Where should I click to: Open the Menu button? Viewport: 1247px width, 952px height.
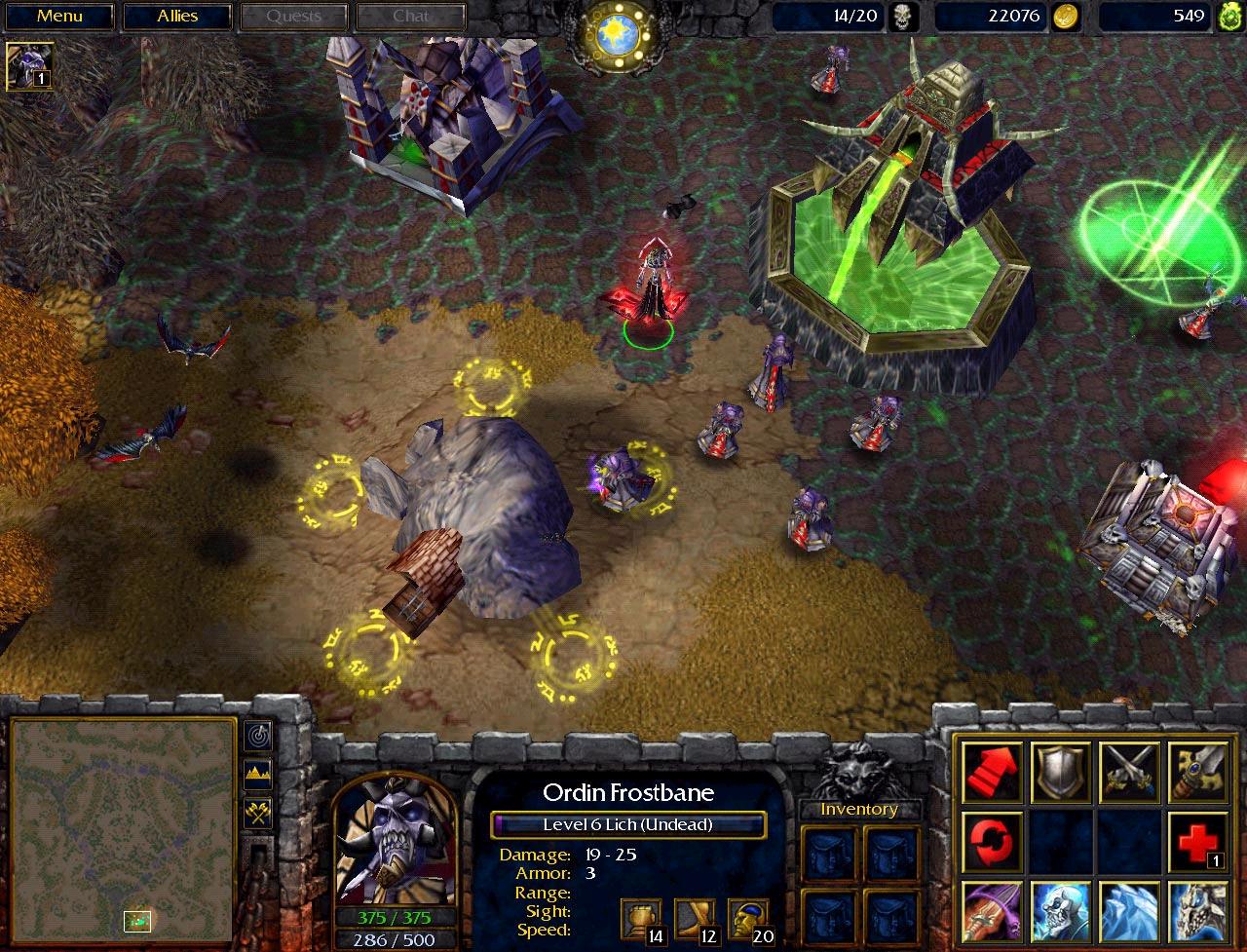click(x=59, y=17)
